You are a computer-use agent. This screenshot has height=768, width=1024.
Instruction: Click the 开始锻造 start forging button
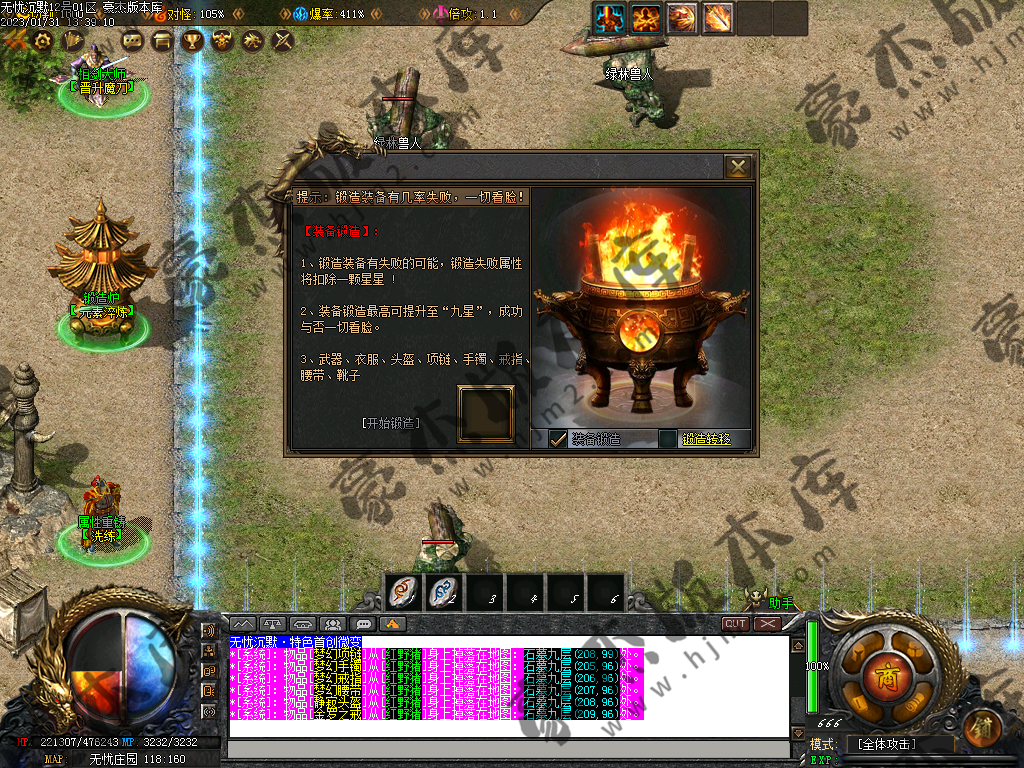tap(390, 423)
